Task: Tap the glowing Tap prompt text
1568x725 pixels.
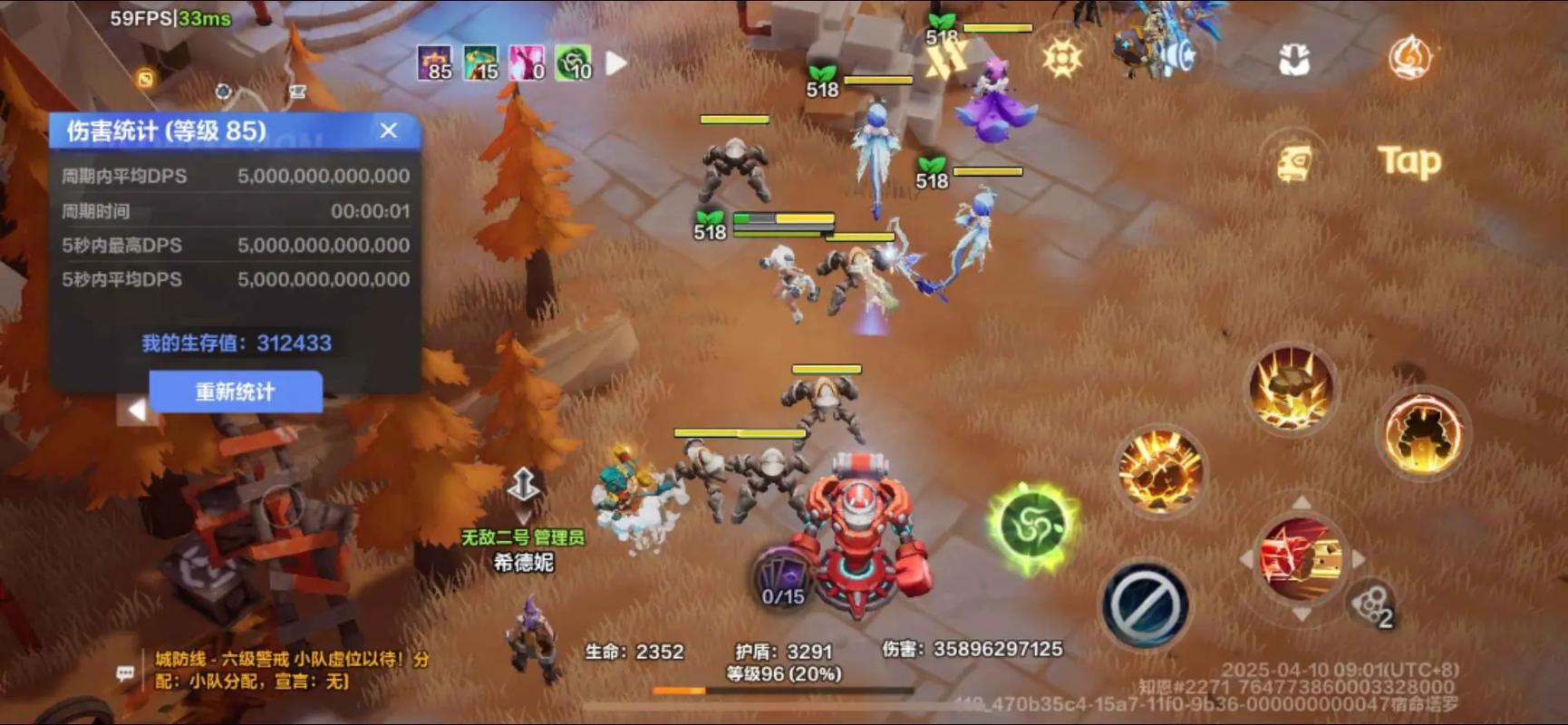Action: pyautogui.click(x=1409, y=161)
